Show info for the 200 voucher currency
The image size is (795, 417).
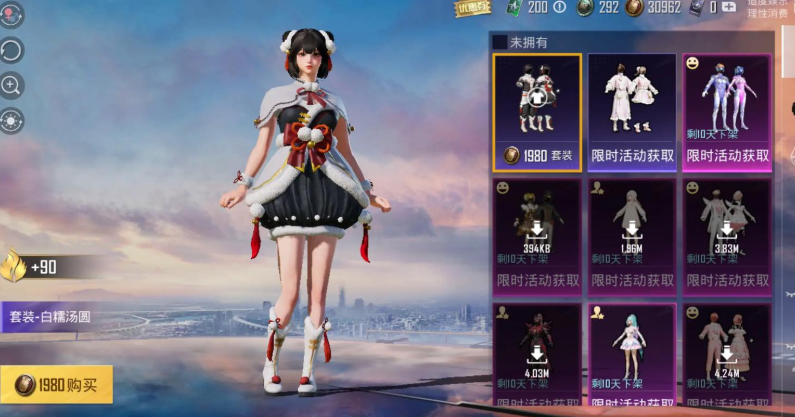point(559,7)
